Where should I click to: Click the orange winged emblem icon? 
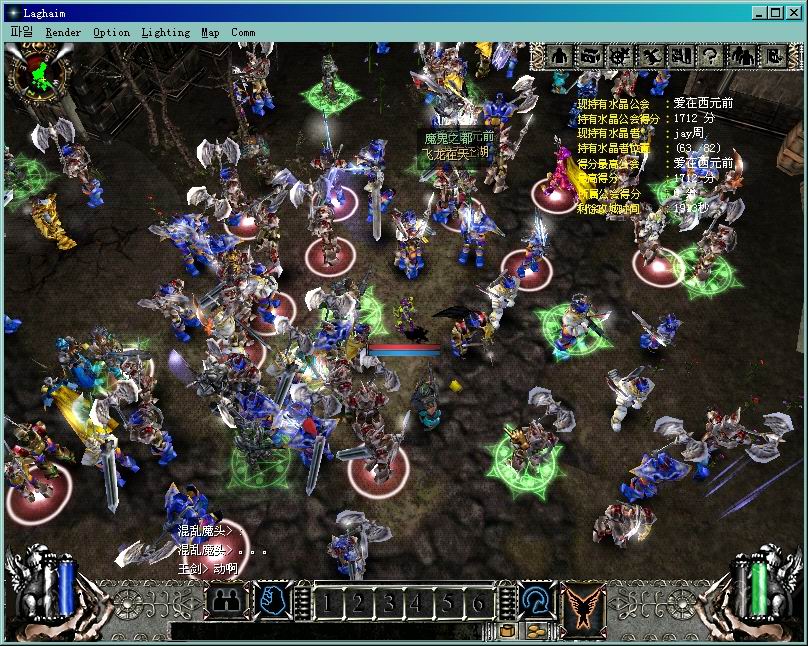tap(586, 604)
